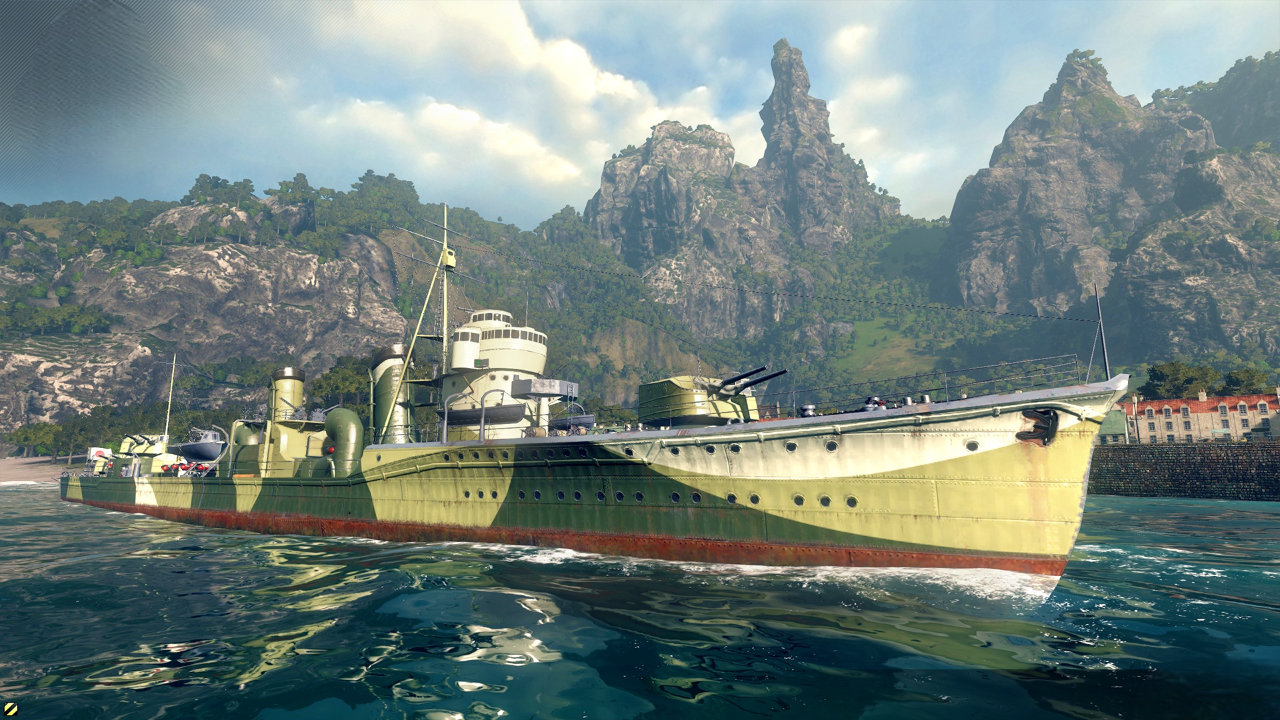Click the yellow striped badge icon

coord(9,709)
